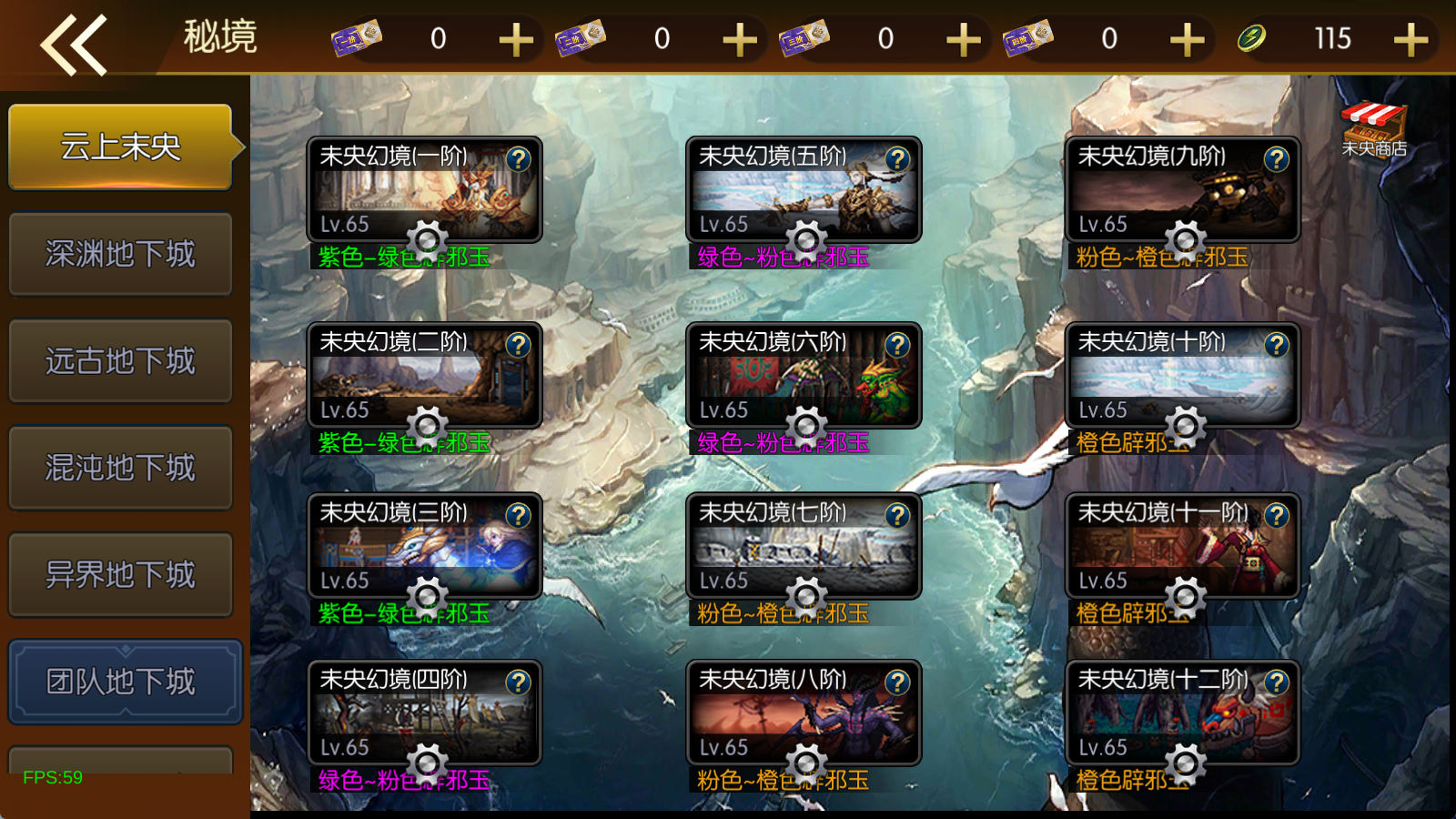
Task: View question mark info for 未央幻境(四阶)
Action: 518,682
